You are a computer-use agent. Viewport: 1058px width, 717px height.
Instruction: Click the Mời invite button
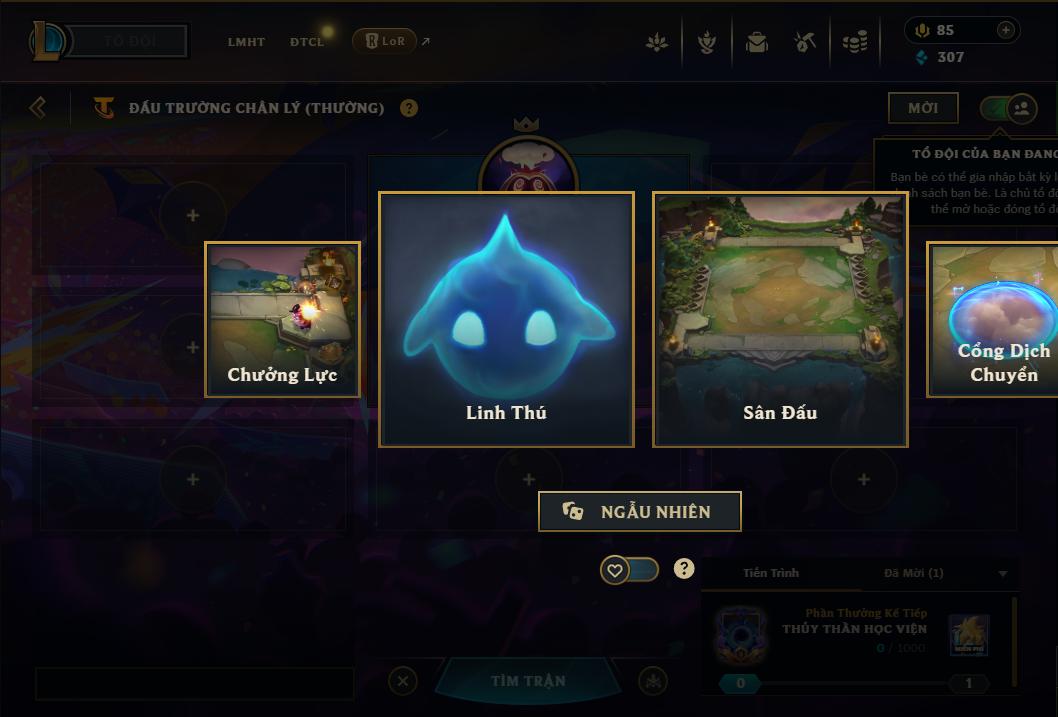[x=922, y=108]
